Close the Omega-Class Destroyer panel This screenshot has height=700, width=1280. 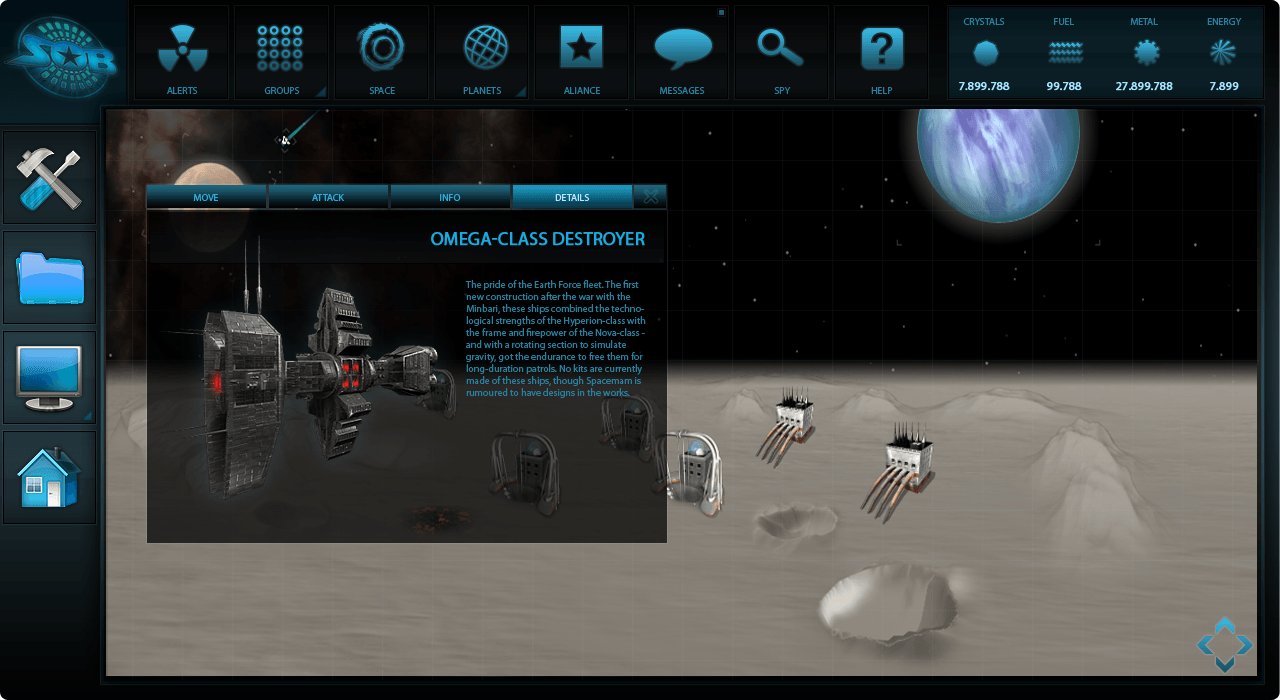(x=651, y=197)
